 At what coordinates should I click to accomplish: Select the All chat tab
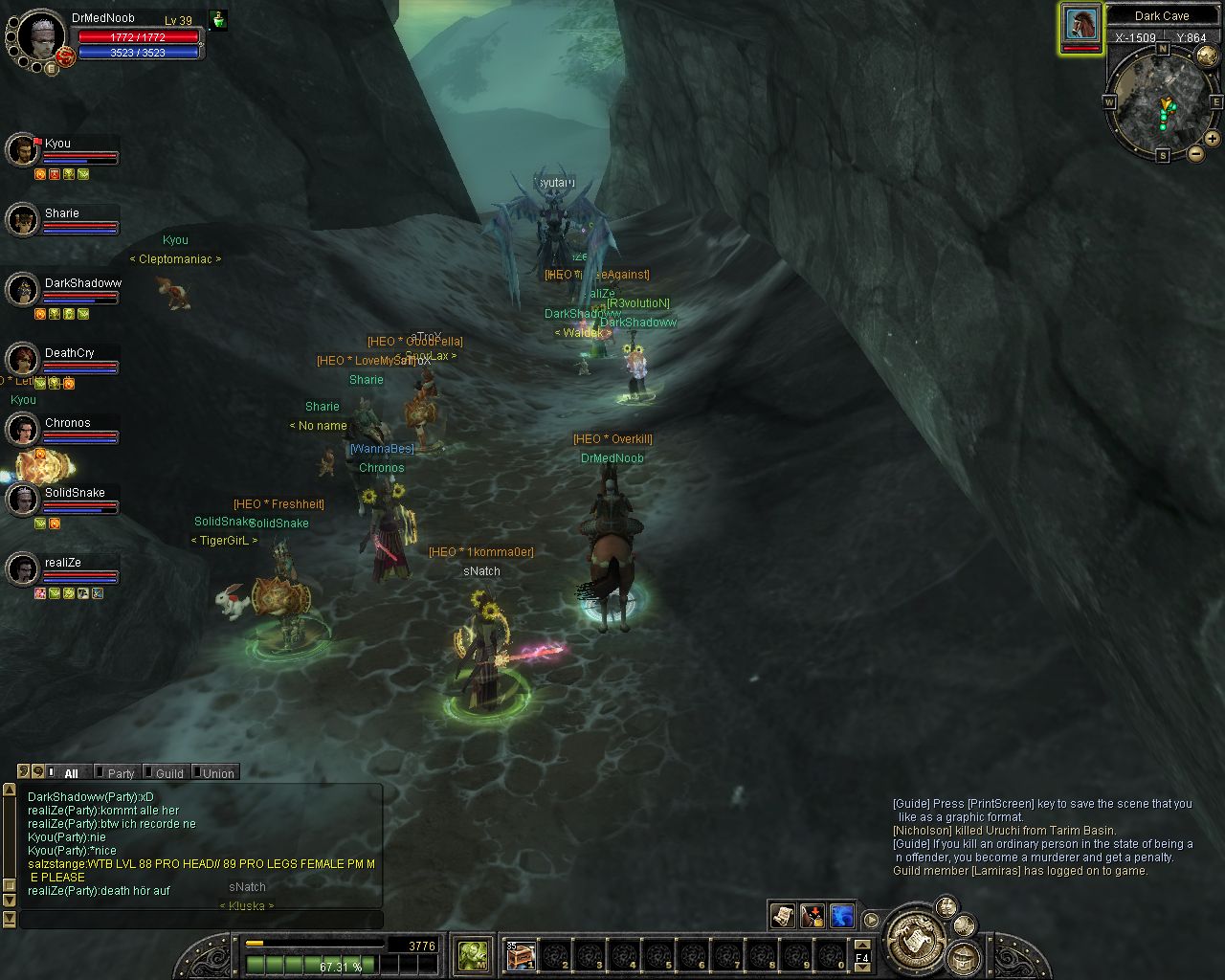point(70,773)
